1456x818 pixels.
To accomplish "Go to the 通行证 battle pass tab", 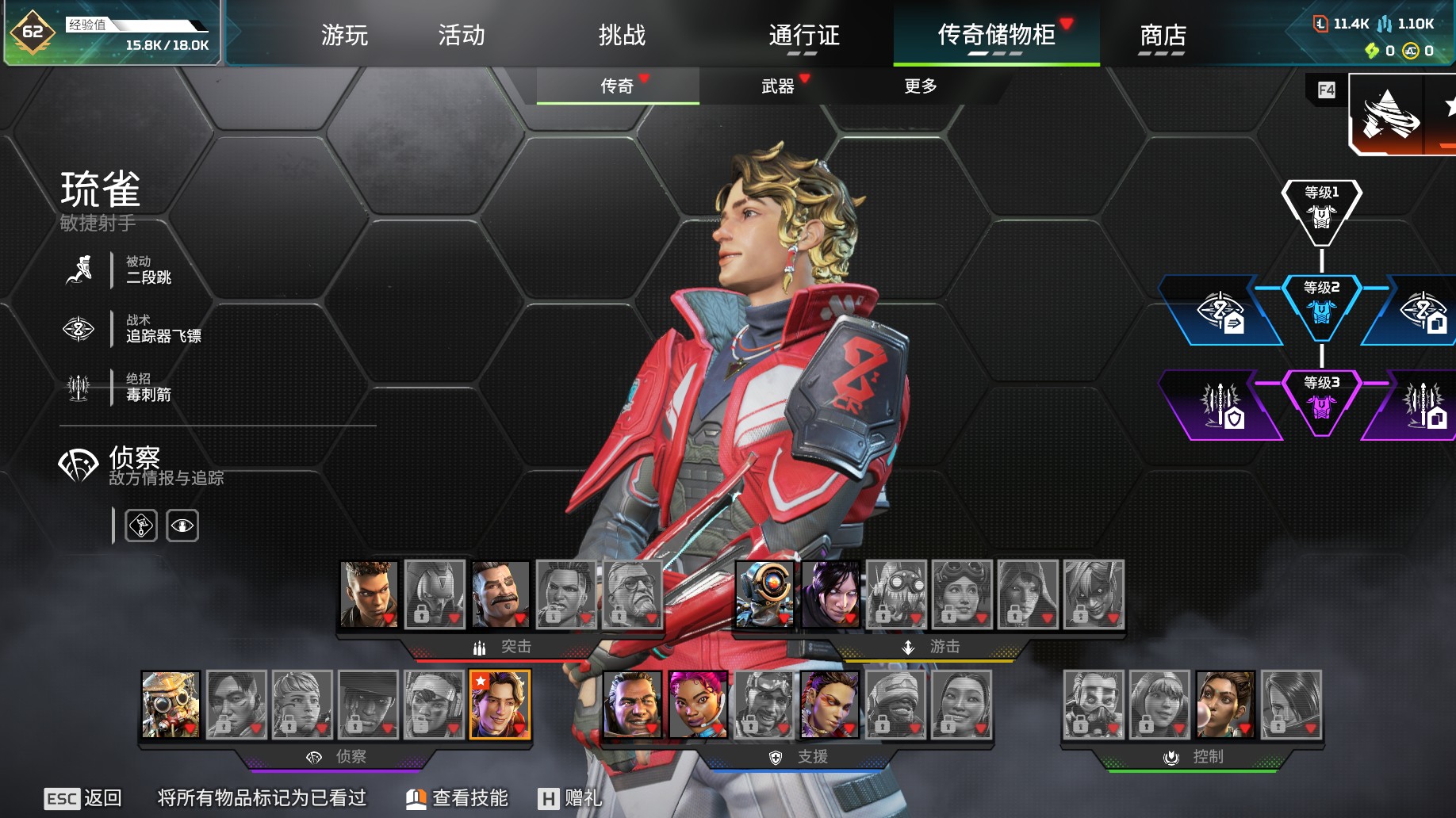I will click(x=803, y=35).
